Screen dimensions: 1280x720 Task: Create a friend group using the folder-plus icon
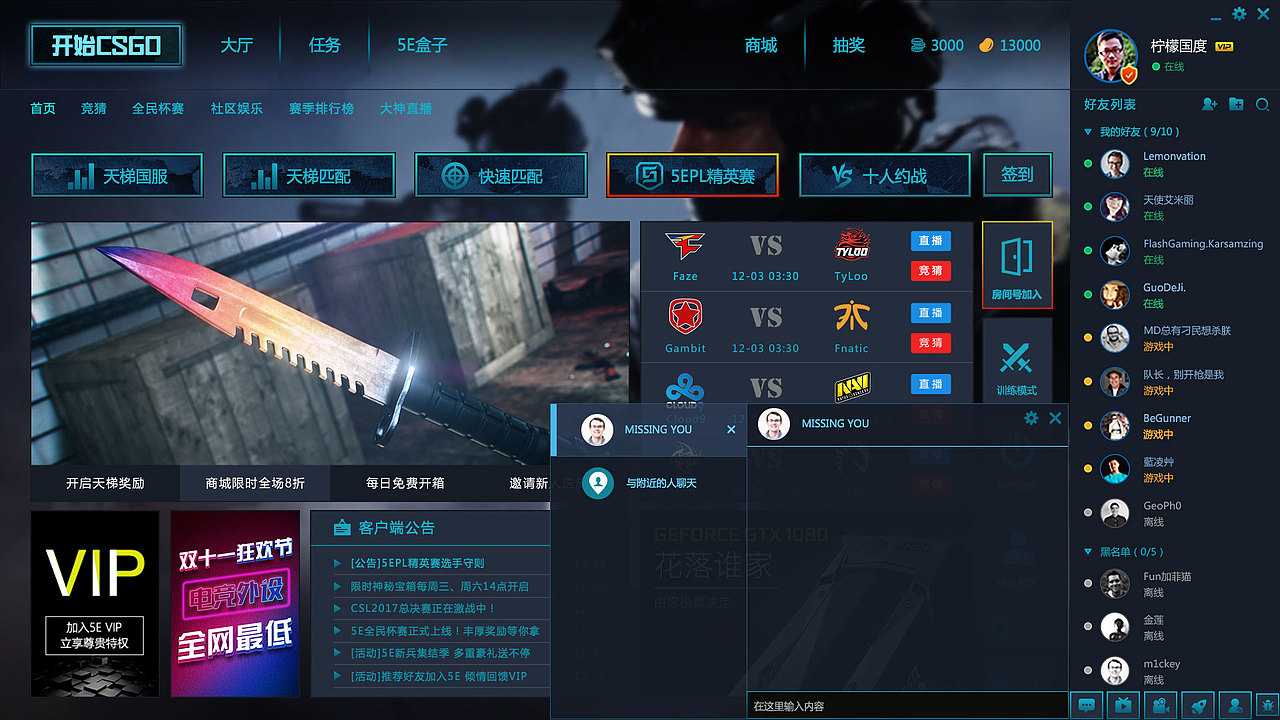pos(1234,104)
